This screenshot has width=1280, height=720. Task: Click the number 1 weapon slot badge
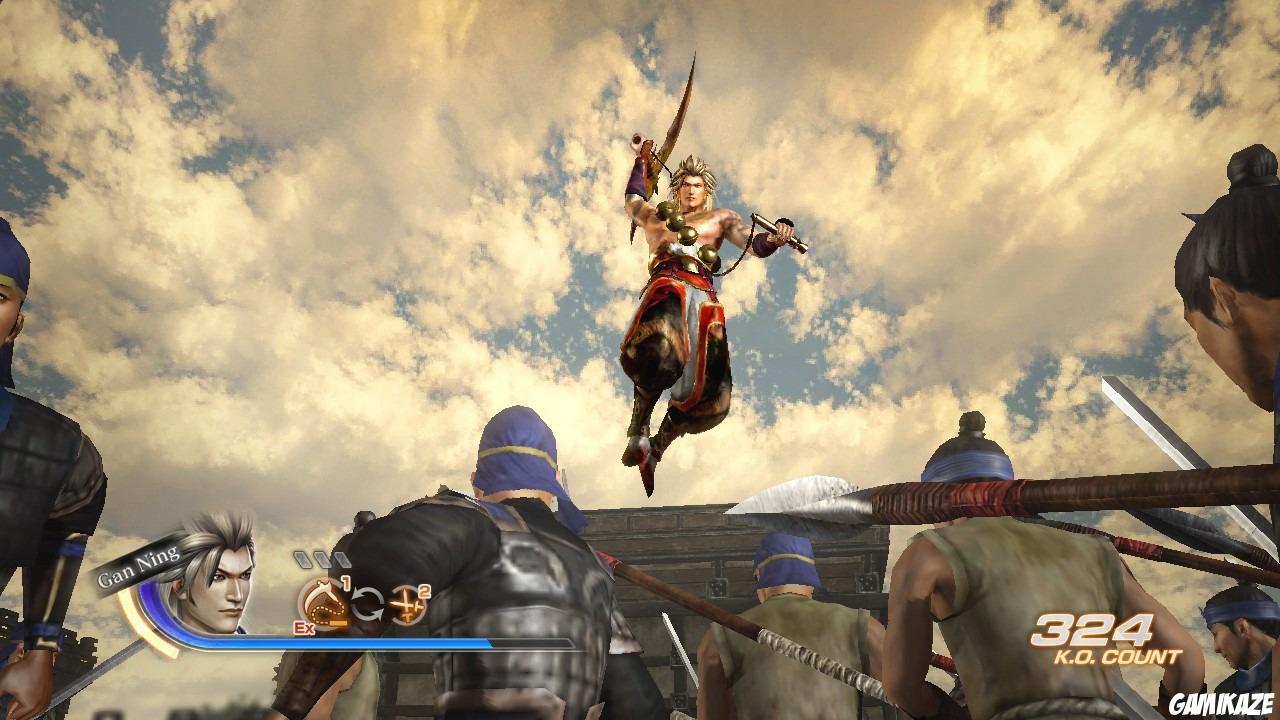click(x=345, y=583)
